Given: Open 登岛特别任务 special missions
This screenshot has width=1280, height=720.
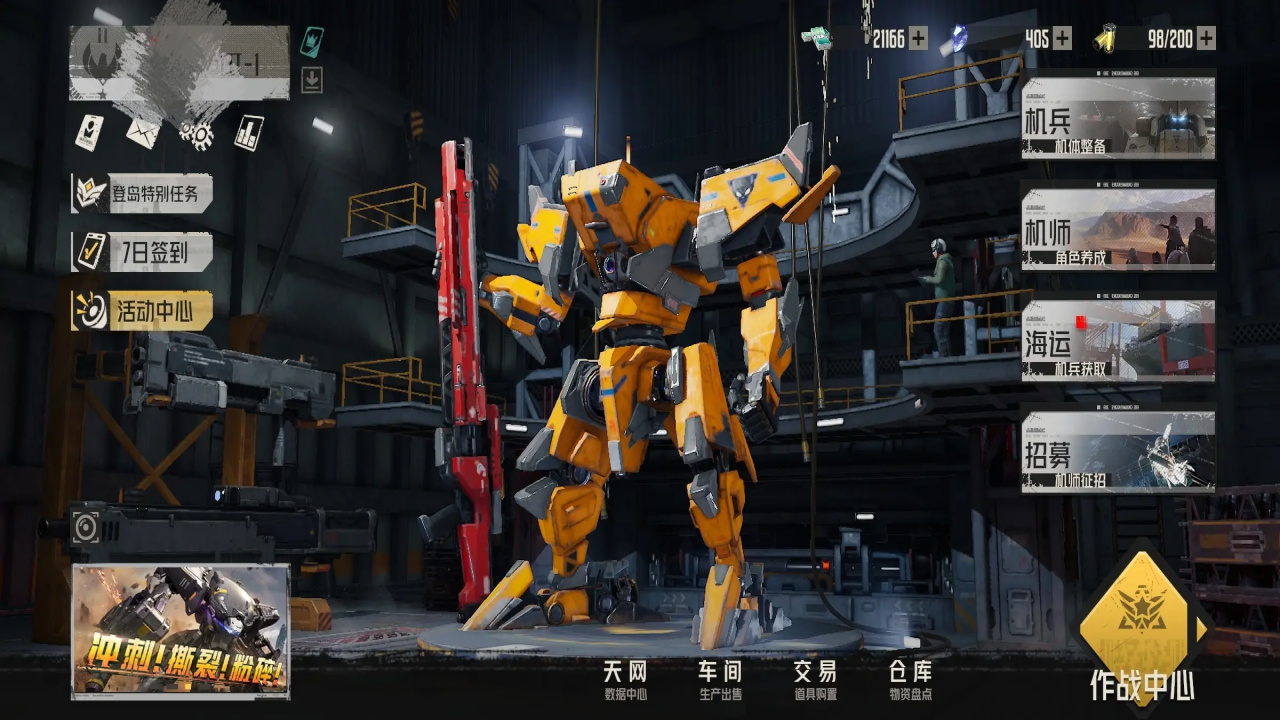Looking at the screenshot, I should point(142,193).
